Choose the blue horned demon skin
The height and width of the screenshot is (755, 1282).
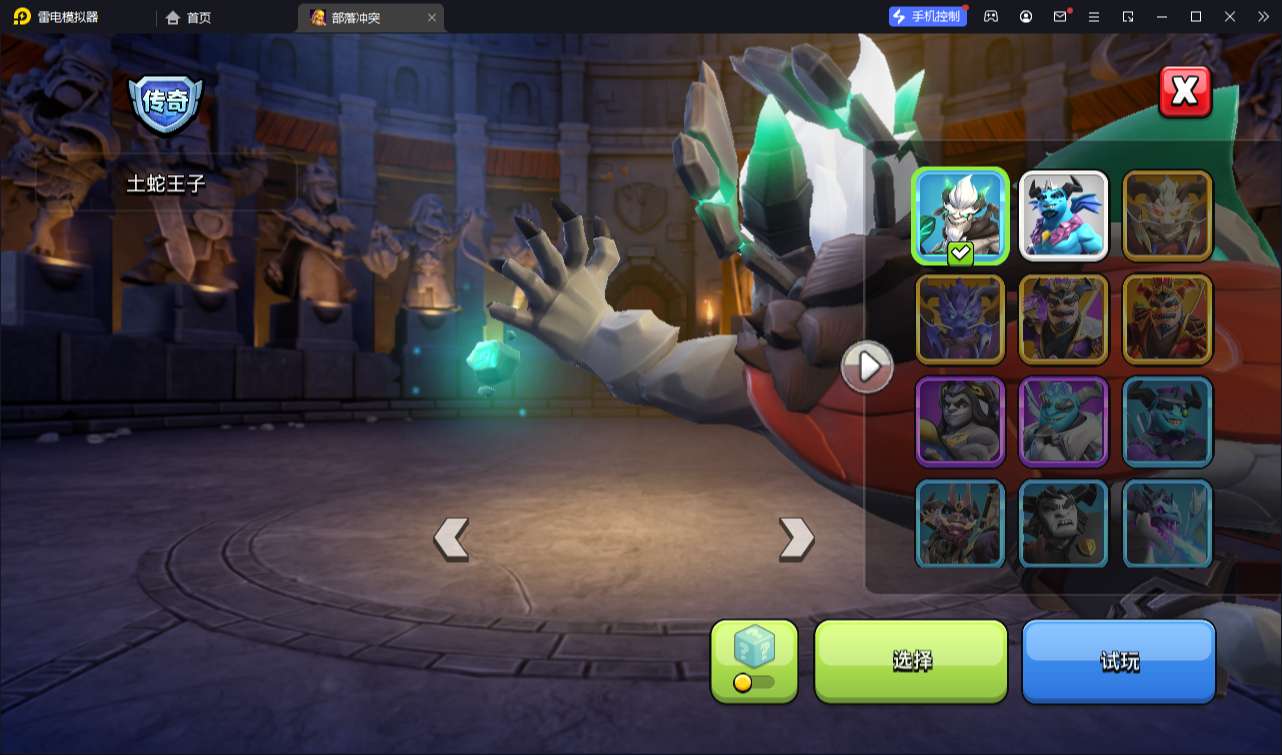[x=1063, y=216]
